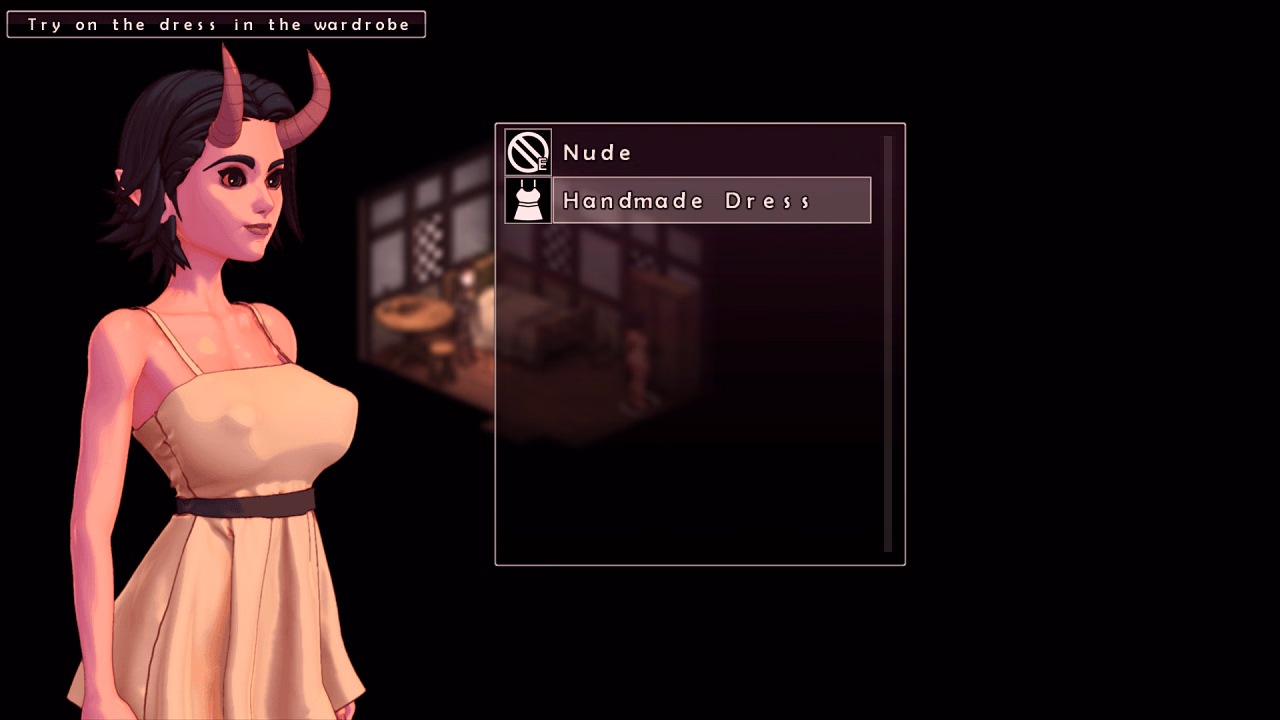The height and width of the screenshot is (720, 1280).
Task: Click the highlighted Handmade Dress row
Action: coord(711,199)
